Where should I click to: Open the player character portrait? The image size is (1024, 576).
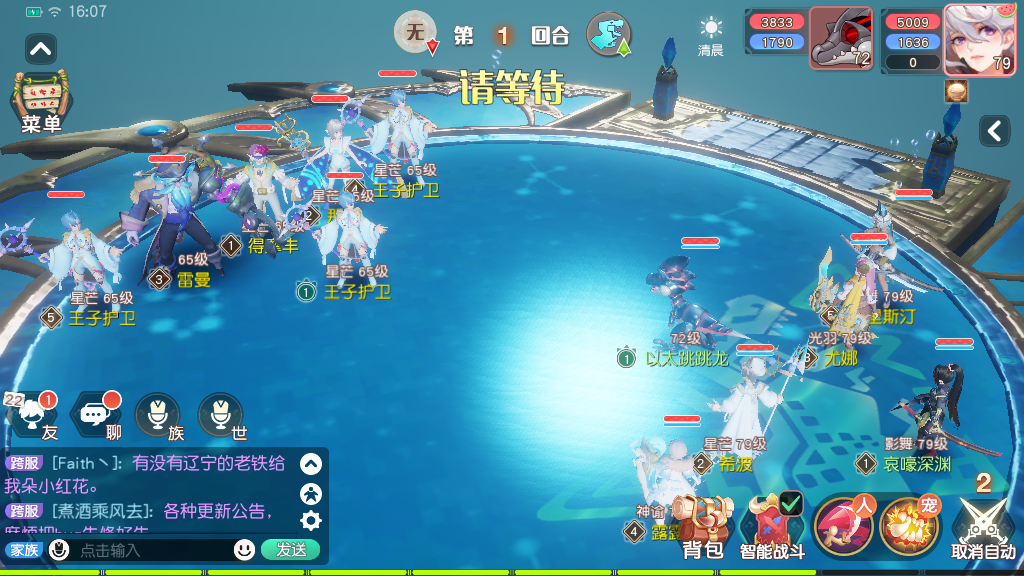tap(979, 40)
